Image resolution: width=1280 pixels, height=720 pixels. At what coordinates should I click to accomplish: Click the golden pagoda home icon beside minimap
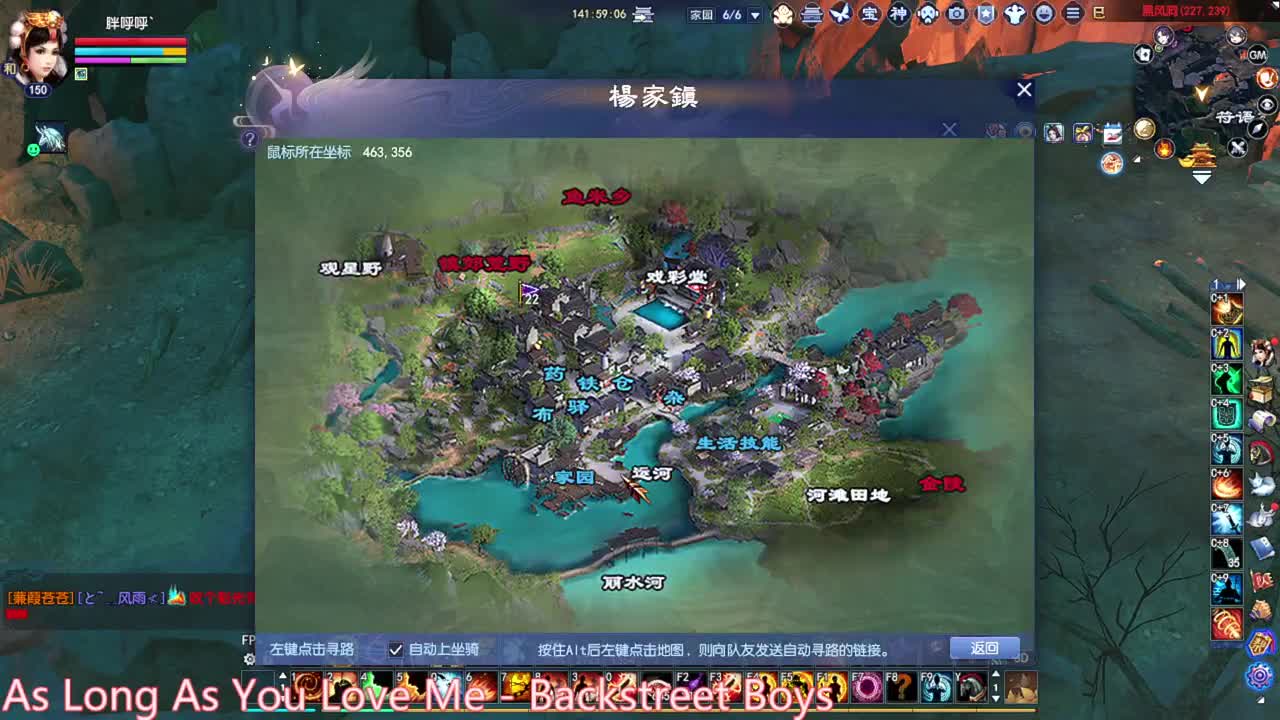[1201, 155]
